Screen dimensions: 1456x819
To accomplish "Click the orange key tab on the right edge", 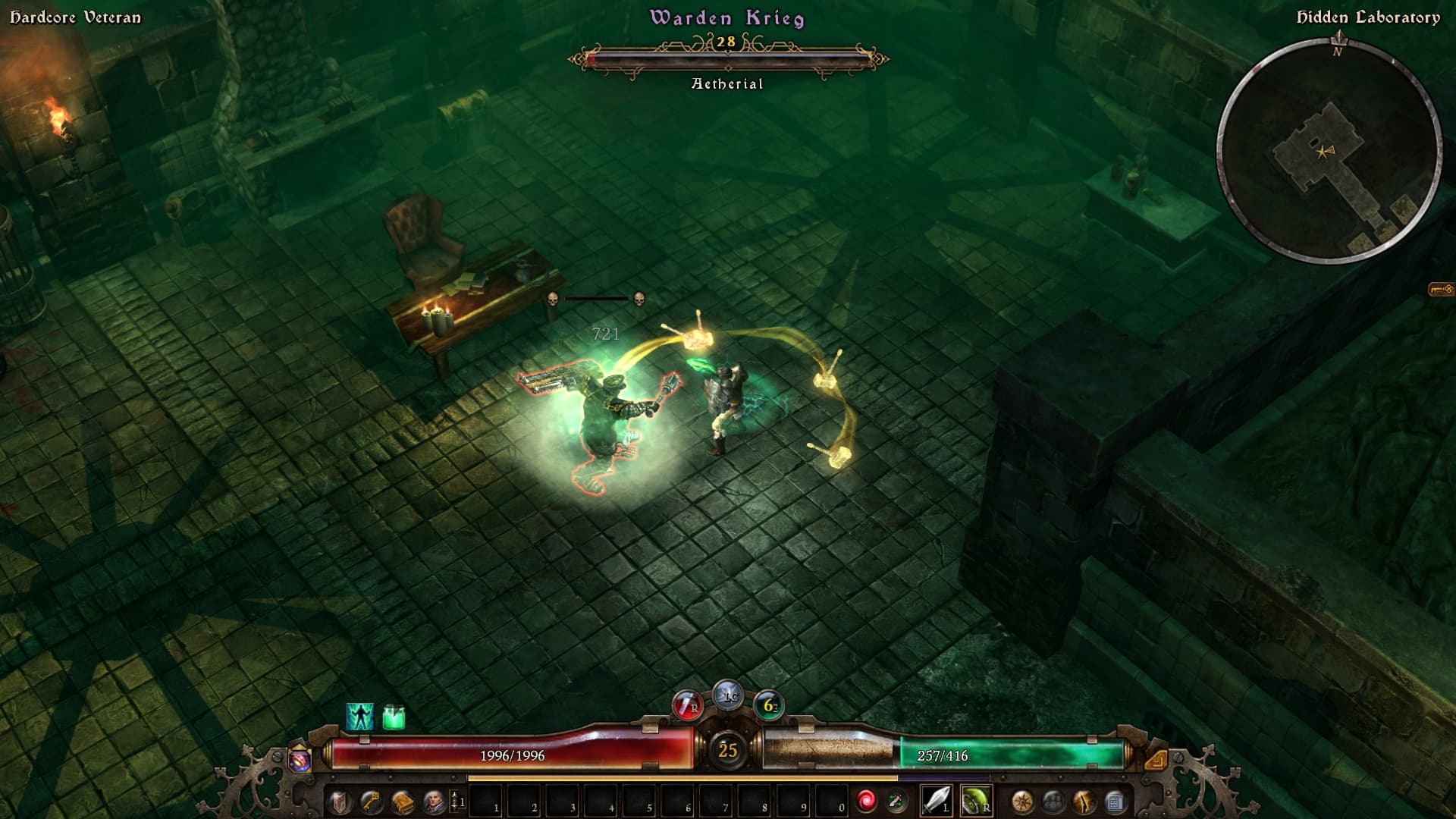I will click(1441, 290).
